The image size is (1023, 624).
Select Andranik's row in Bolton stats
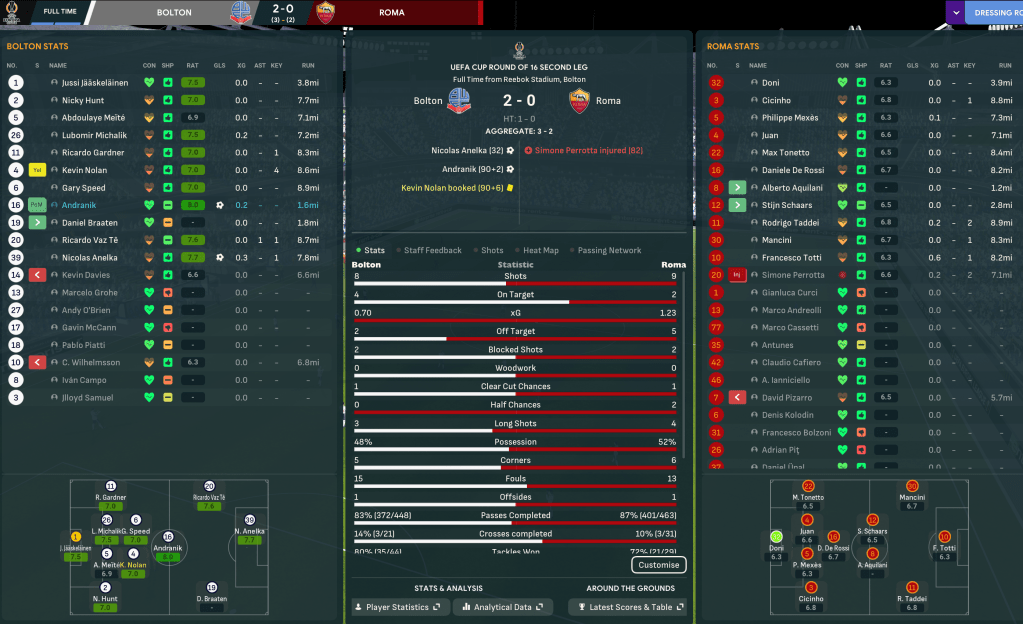click(80, 205)
